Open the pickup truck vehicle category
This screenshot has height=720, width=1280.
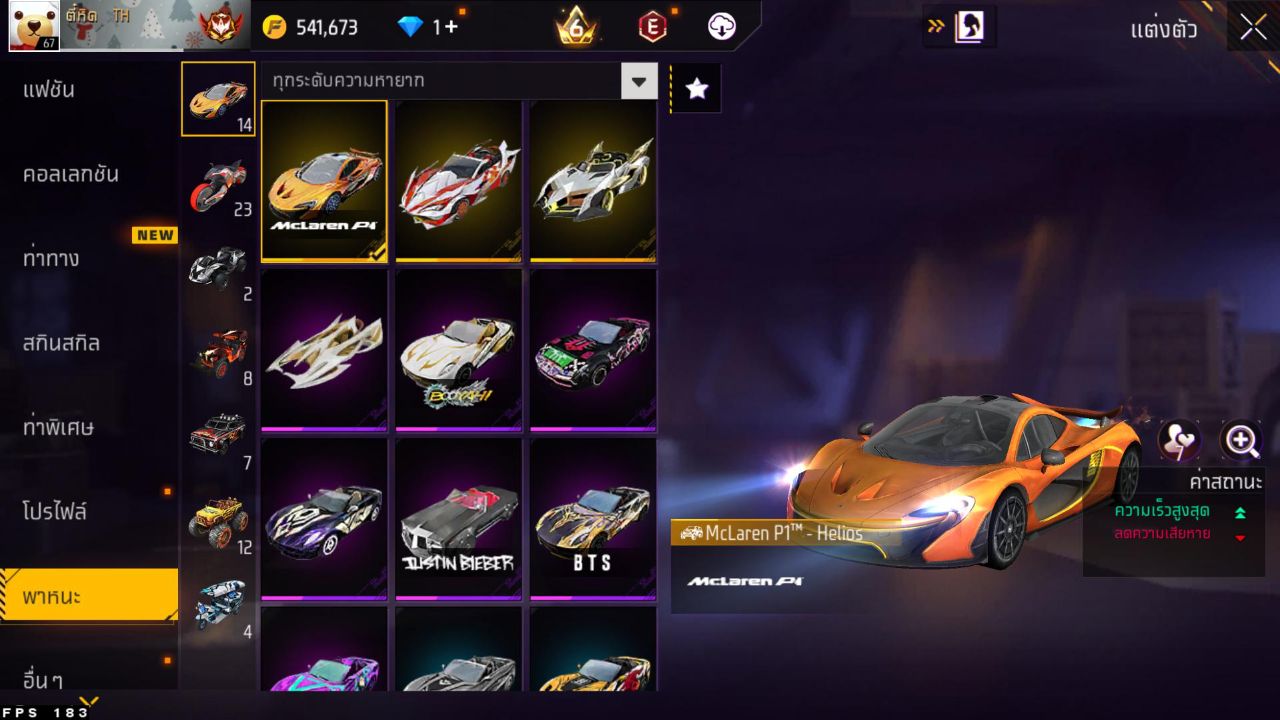218,430
